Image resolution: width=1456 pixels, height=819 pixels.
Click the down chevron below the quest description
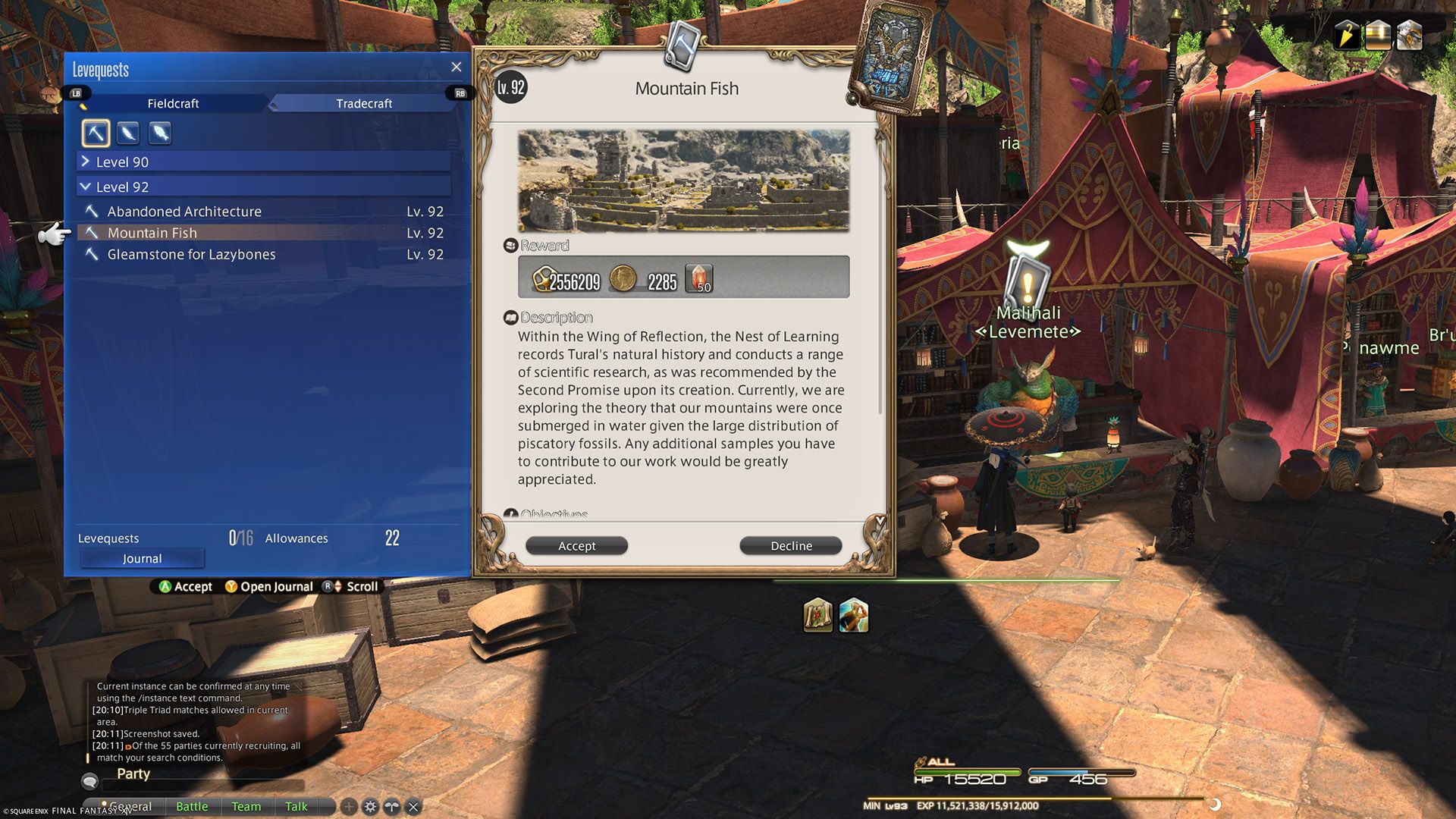879,519
